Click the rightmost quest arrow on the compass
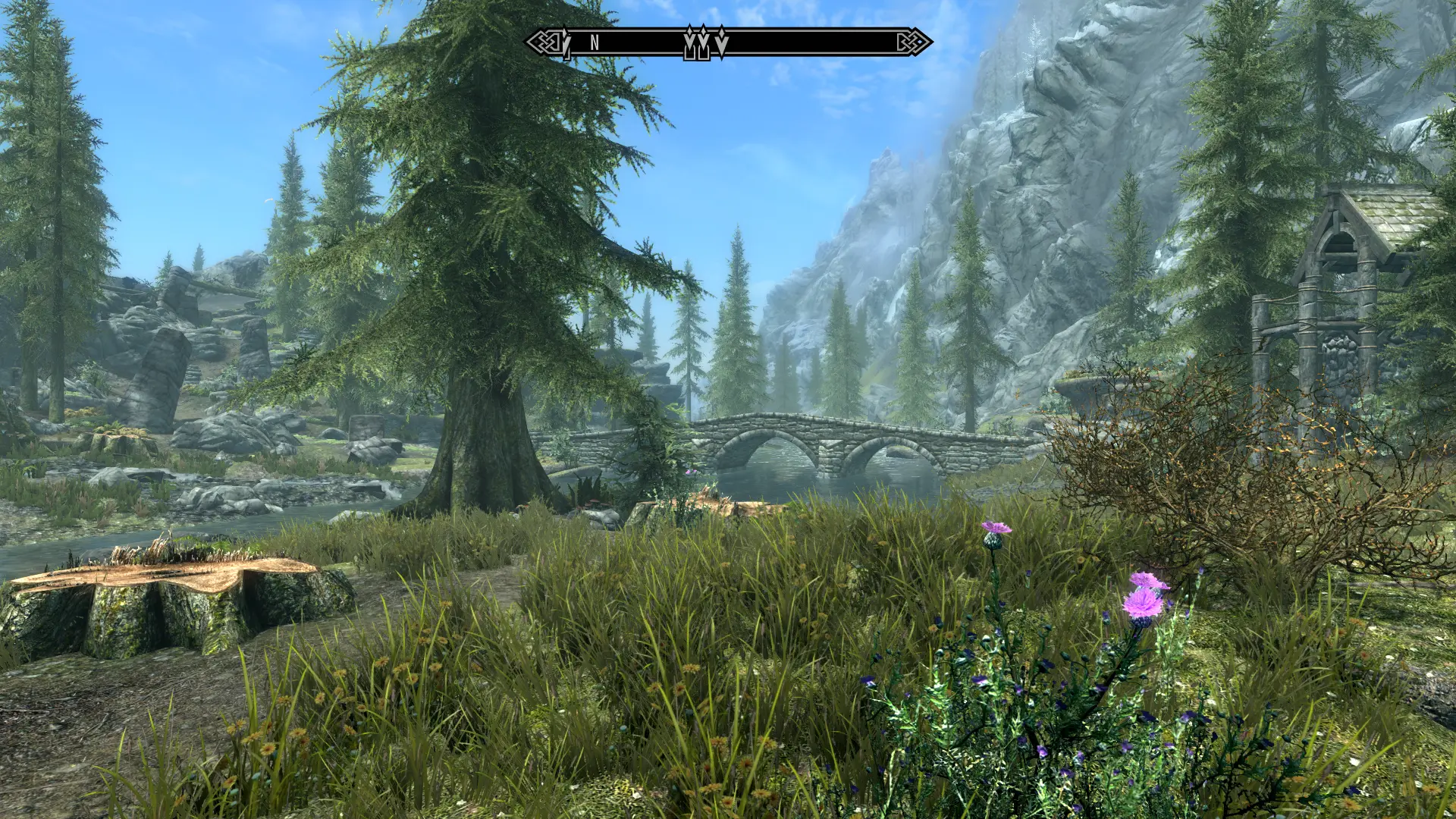The image size is (1456, 819). (x=721, y=41)
